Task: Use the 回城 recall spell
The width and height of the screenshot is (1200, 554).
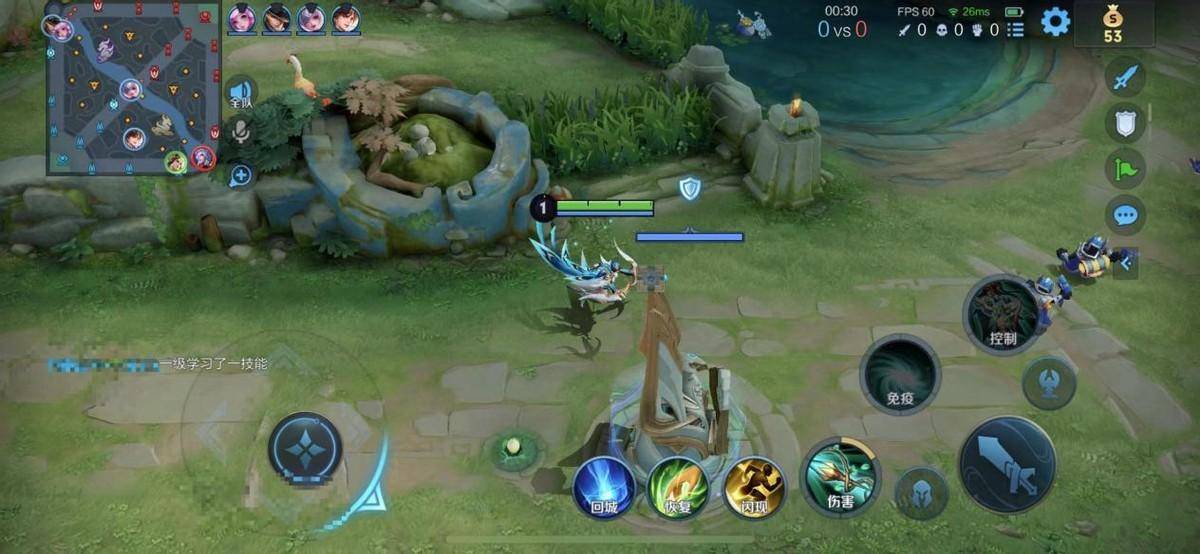Action: coord(604,487)
